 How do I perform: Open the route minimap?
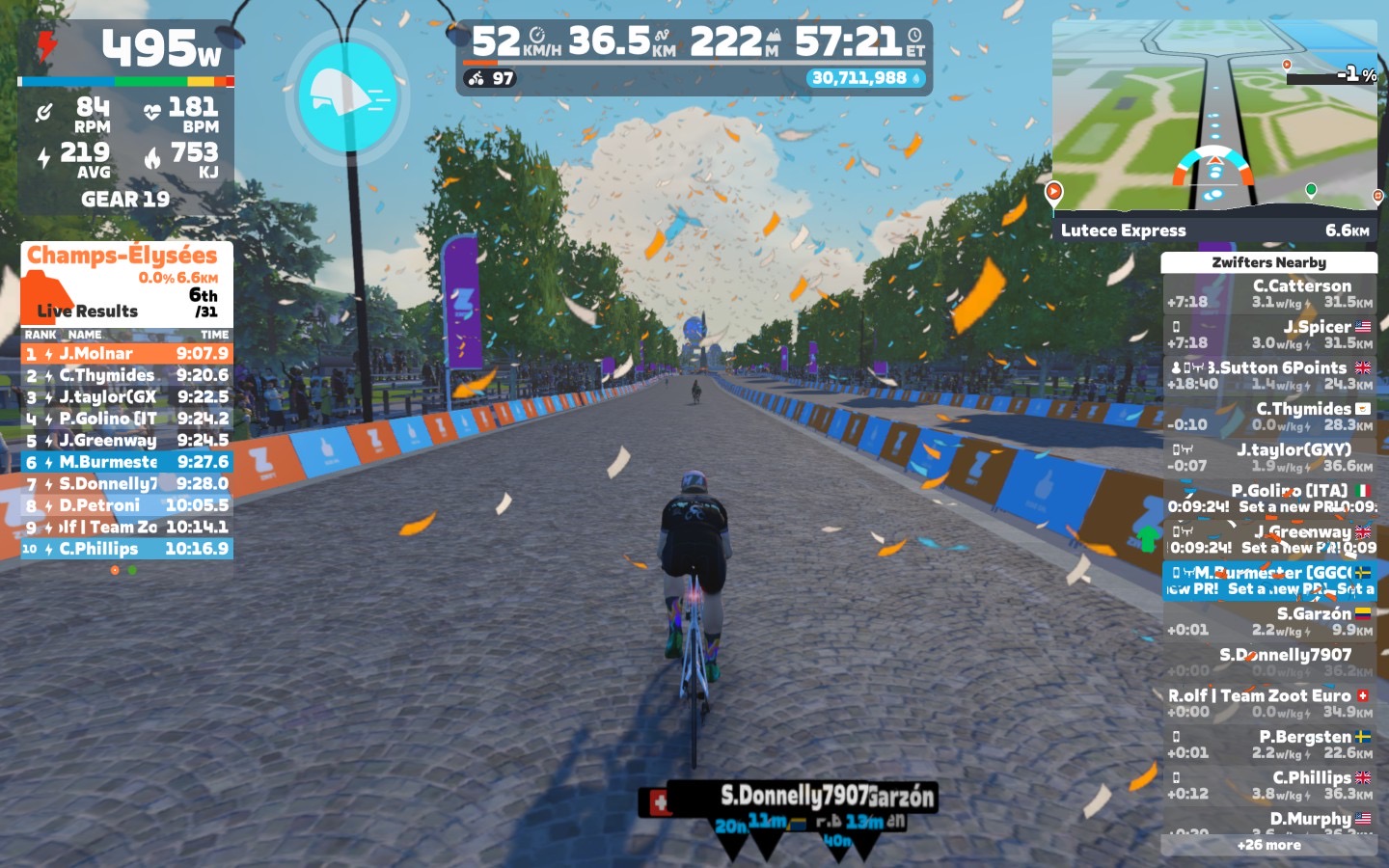pyautogui.click(x=1214, y=116)
